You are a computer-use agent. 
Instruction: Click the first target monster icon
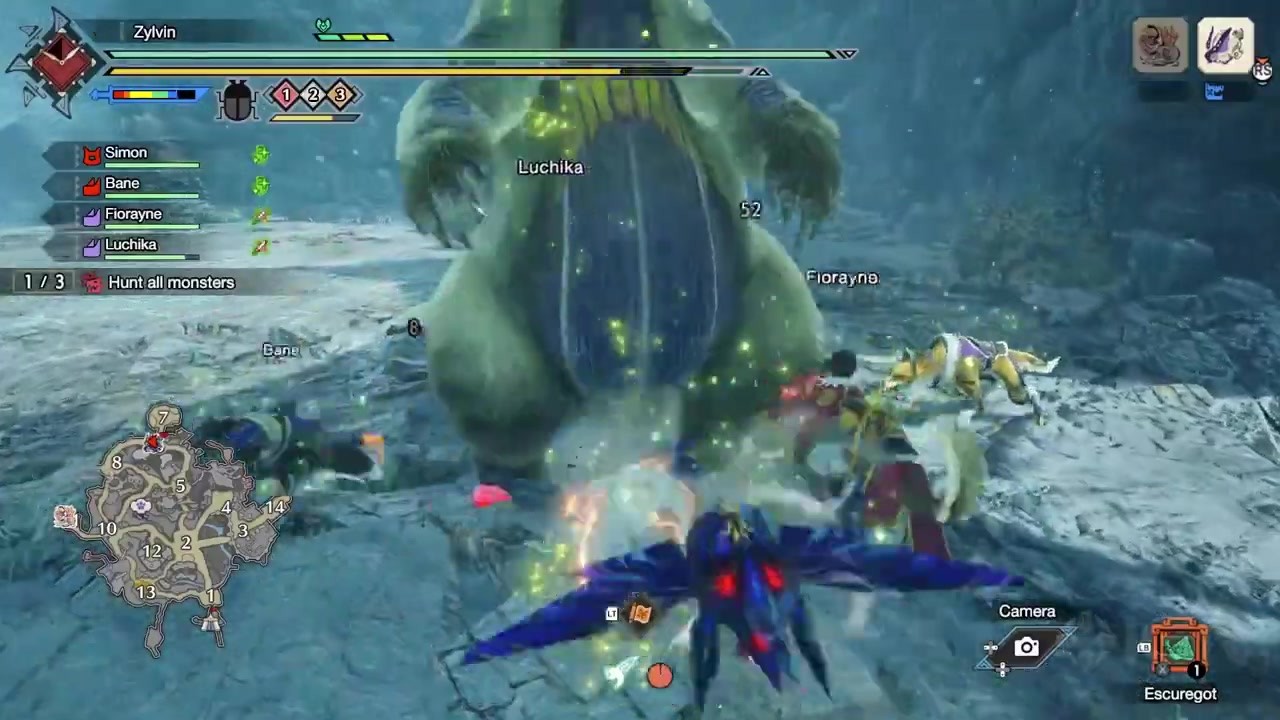point(1159,45)
